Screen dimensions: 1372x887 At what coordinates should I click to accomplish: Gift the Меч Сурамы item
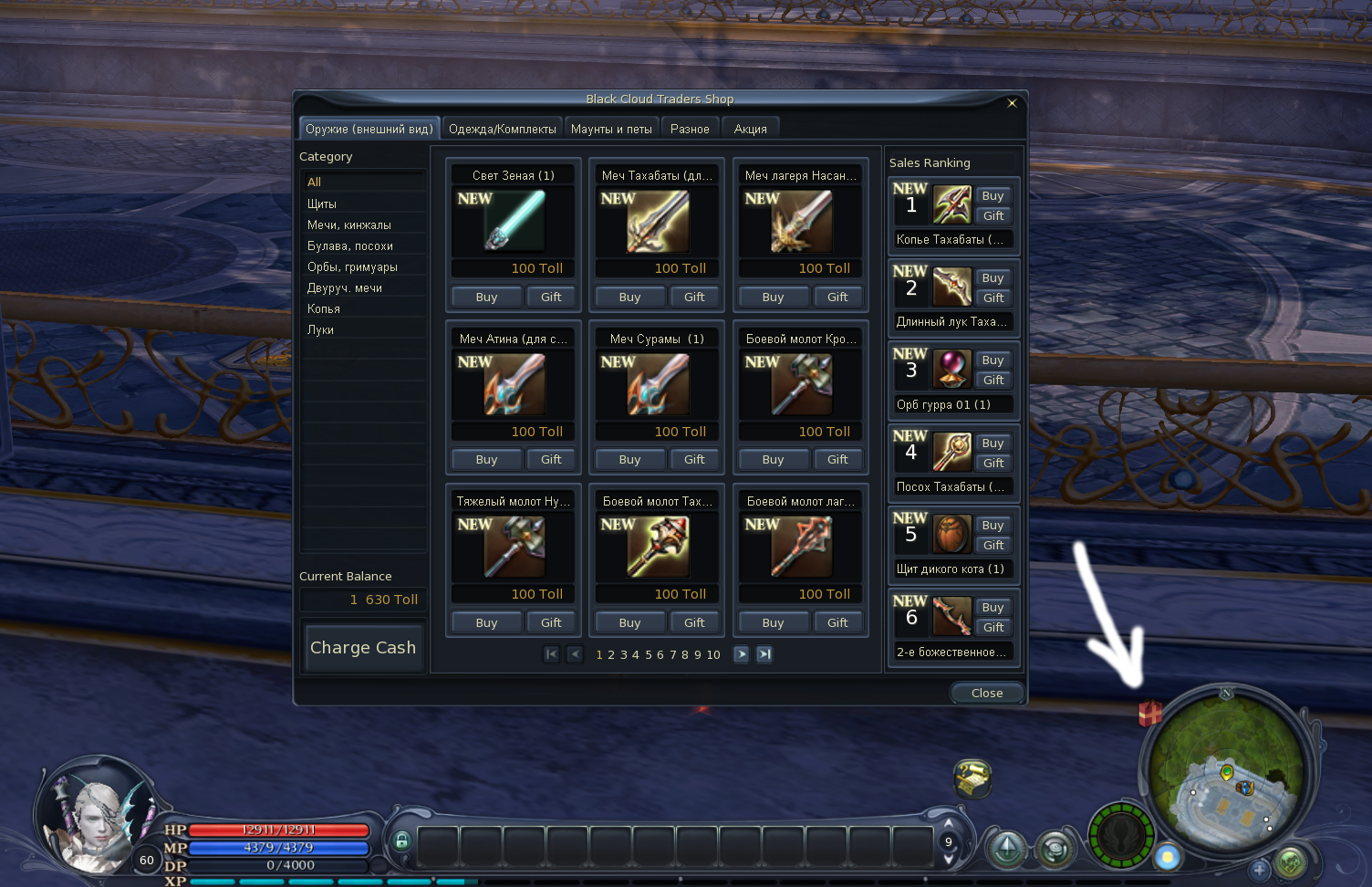point(694,459)
